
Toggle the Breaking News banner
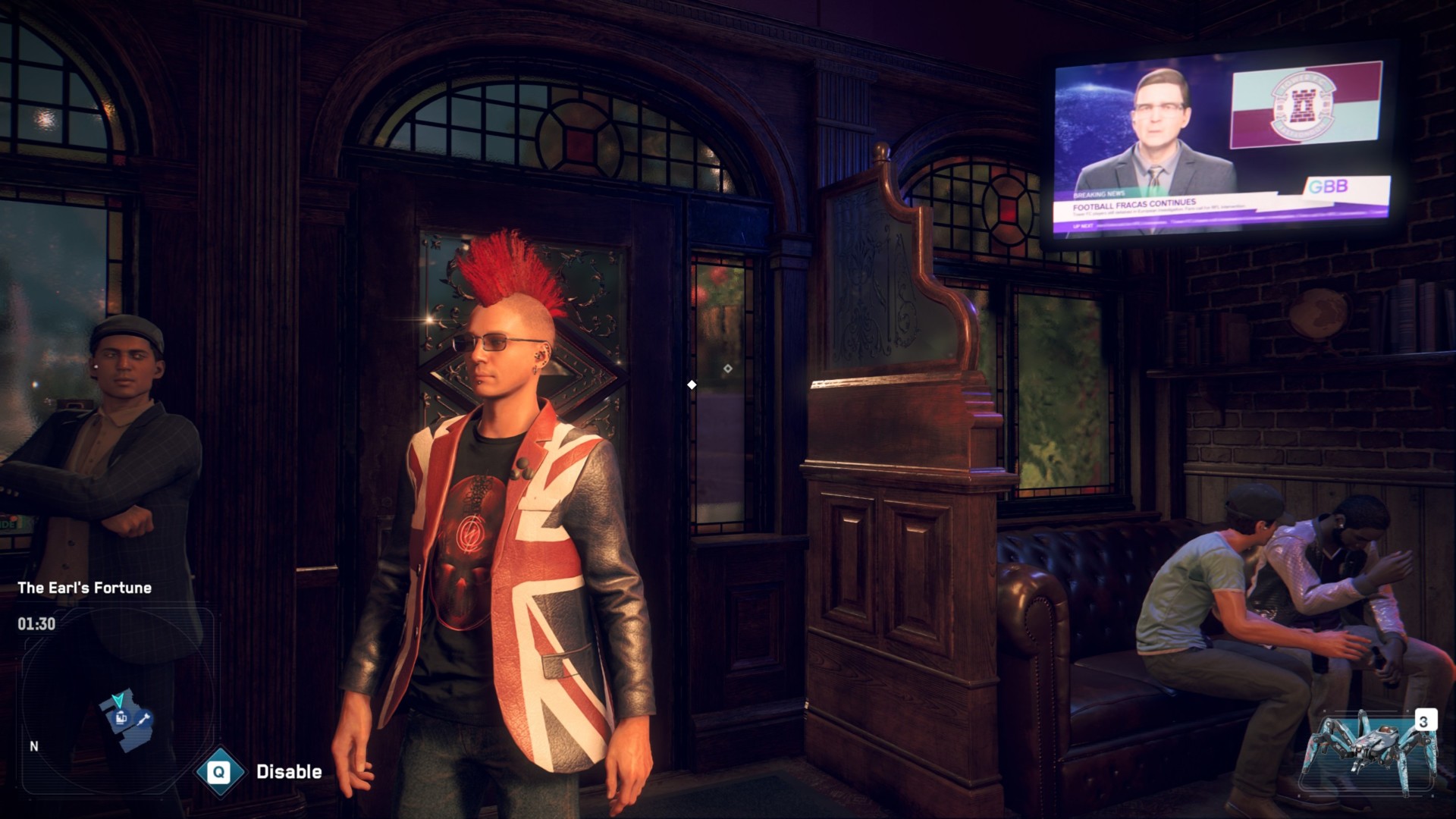1100,195
